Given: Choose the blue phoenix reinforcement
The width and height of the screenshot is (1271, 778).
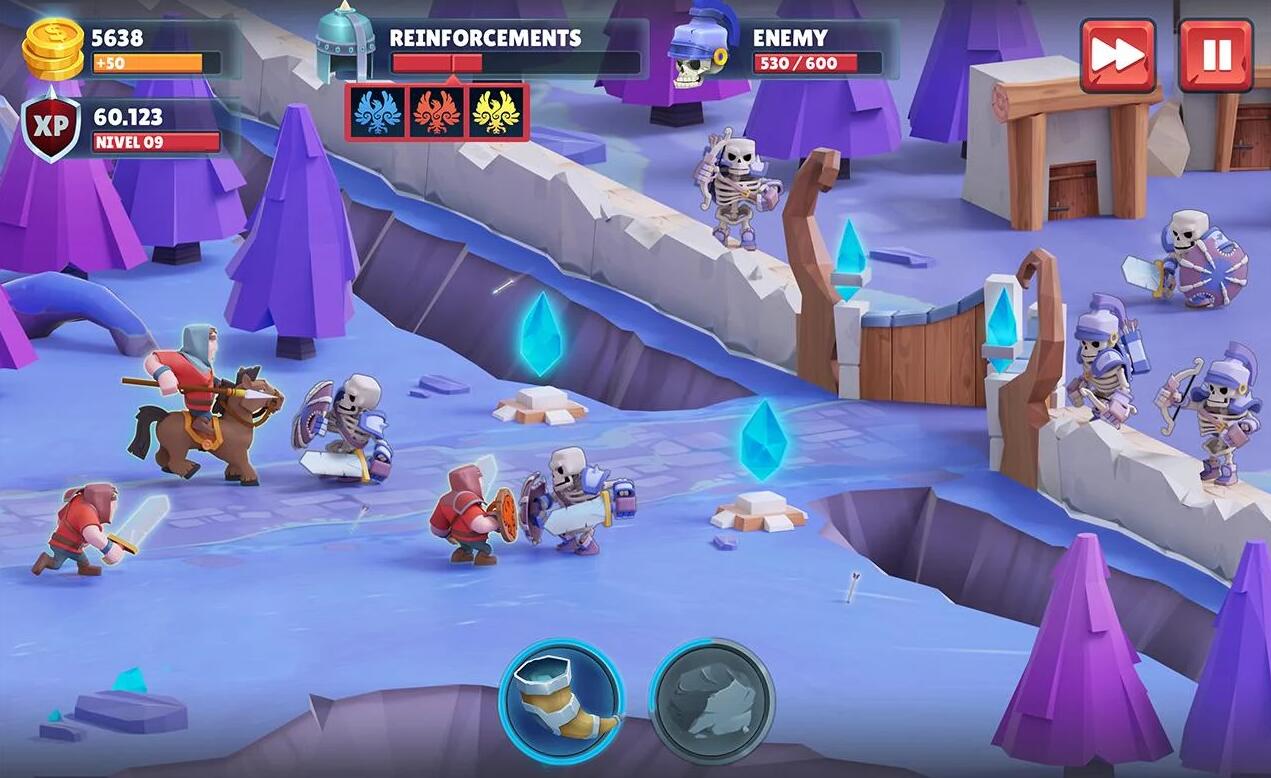Looking at the screenshot, I should 377,112.
